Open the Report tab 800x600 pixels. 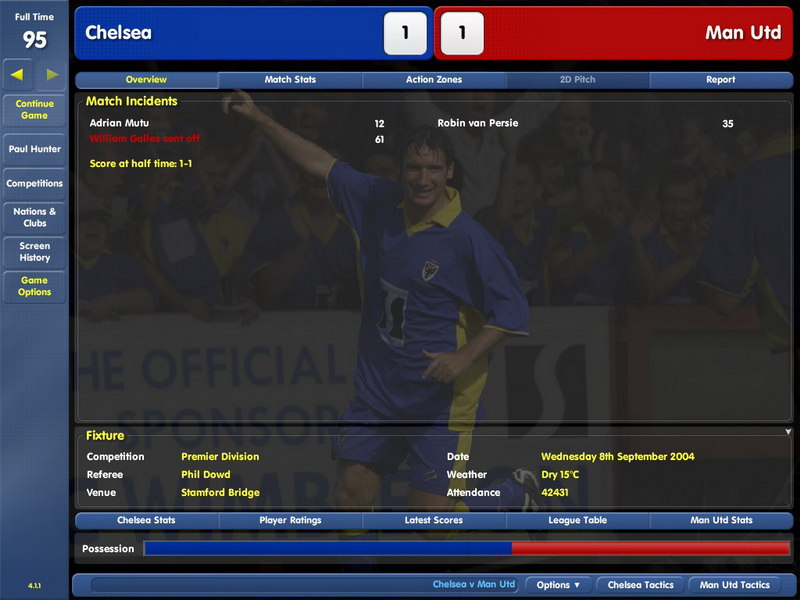720,80
